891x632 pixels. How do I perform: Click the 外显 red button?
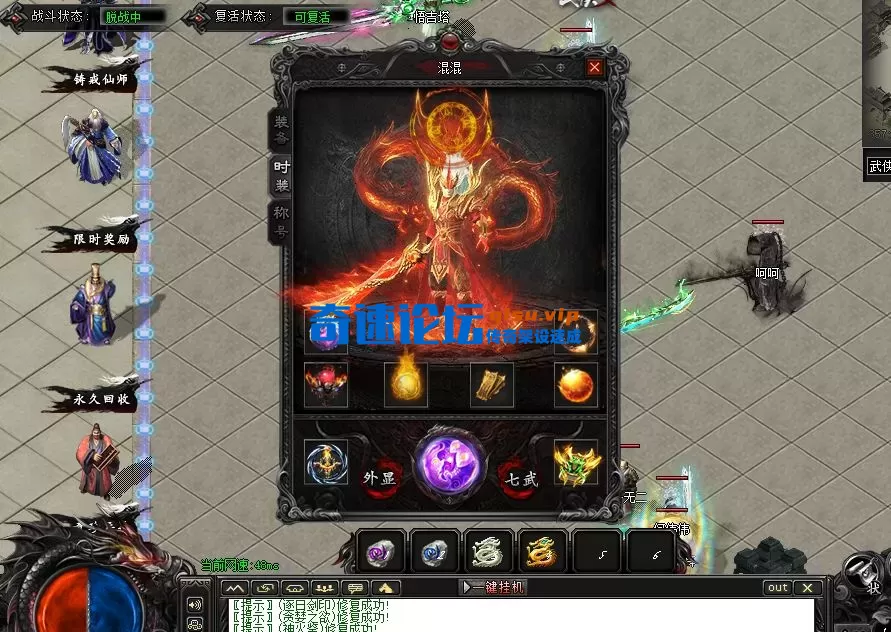tap(381, 477)
